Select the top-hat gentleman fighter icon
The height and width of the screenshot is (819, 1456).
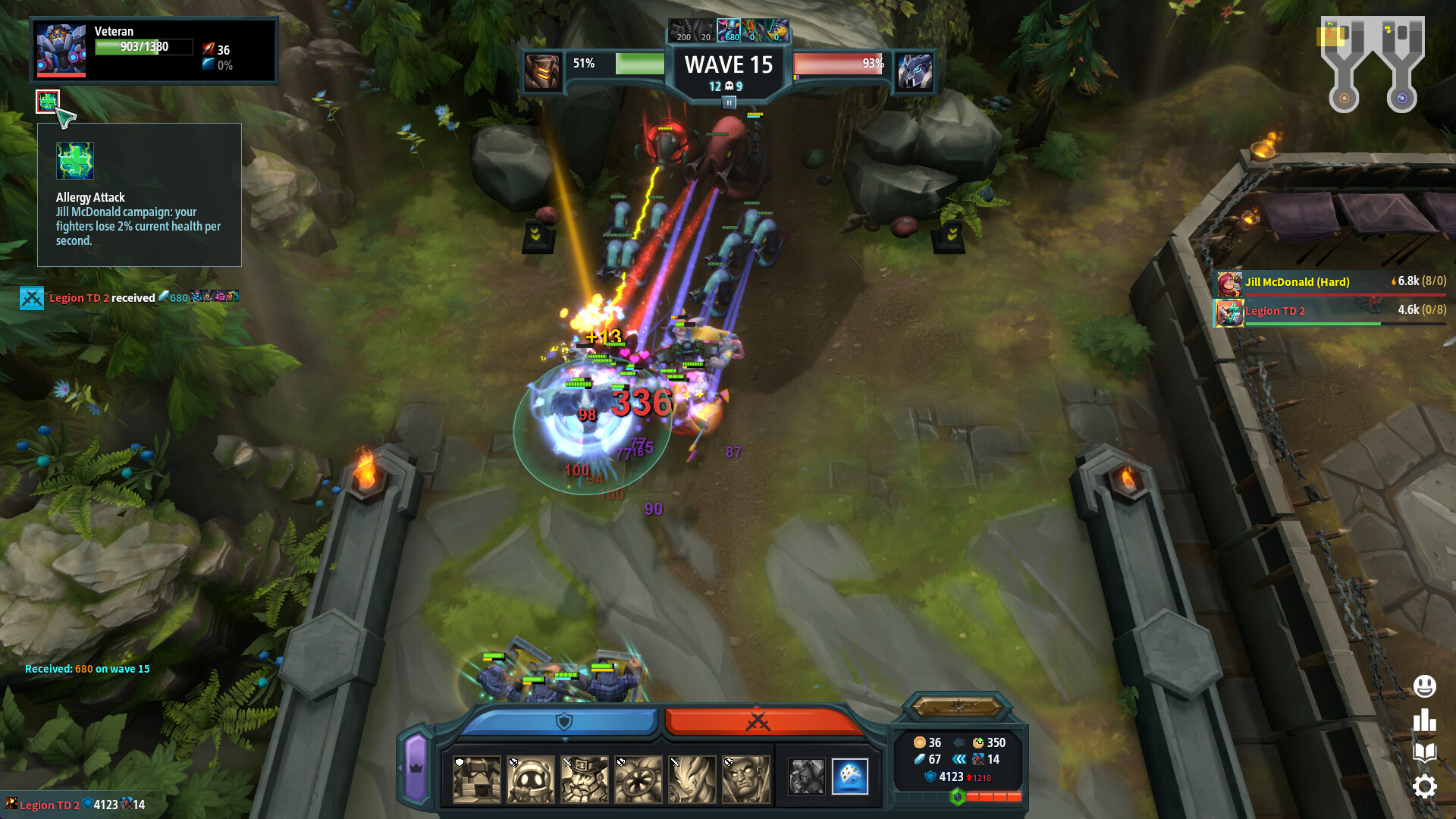coord(584,780)
